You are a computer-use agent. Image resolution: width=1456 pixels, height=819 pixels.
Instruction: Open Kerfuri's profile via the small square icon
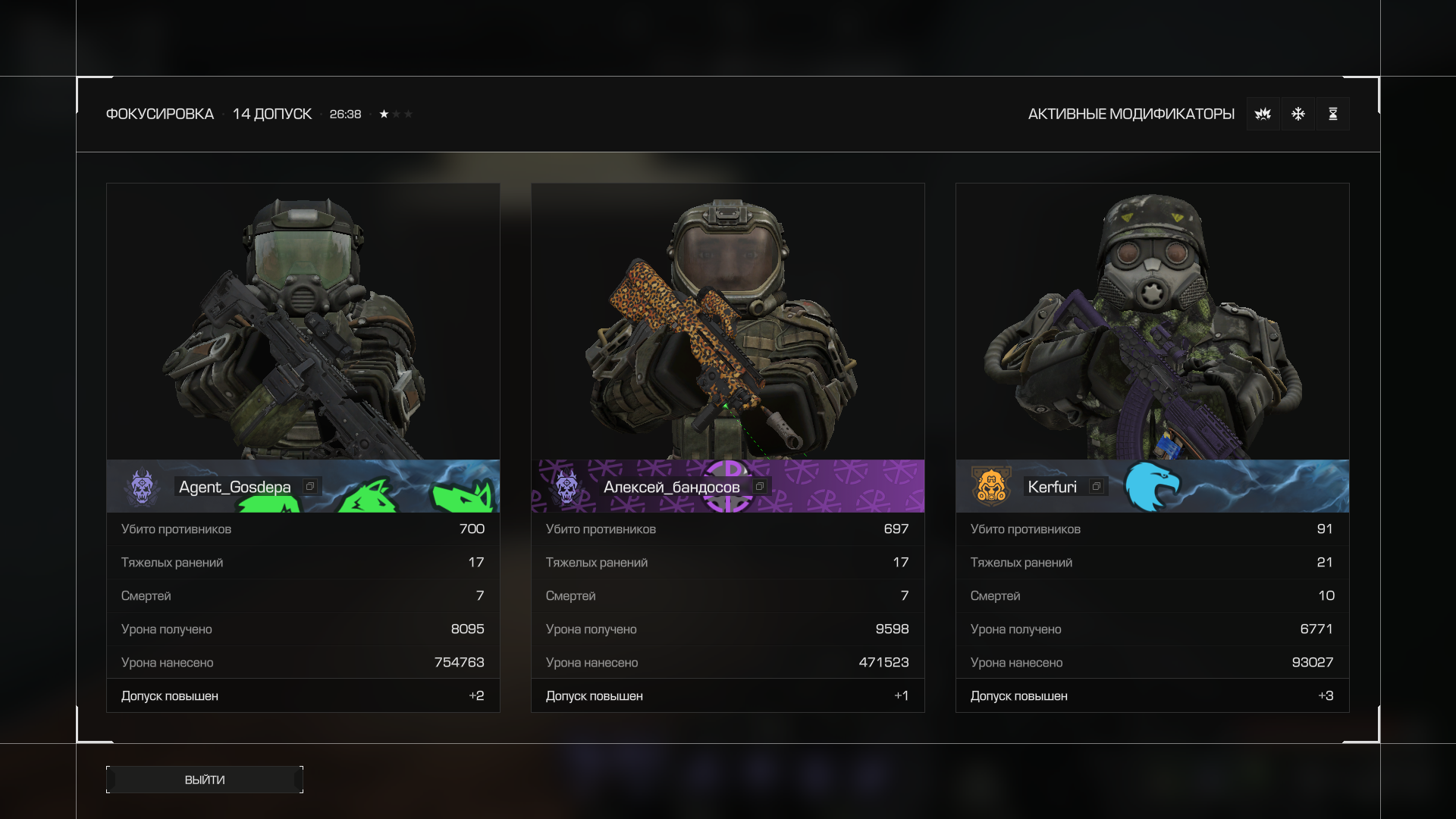(x=1097, y=487)
